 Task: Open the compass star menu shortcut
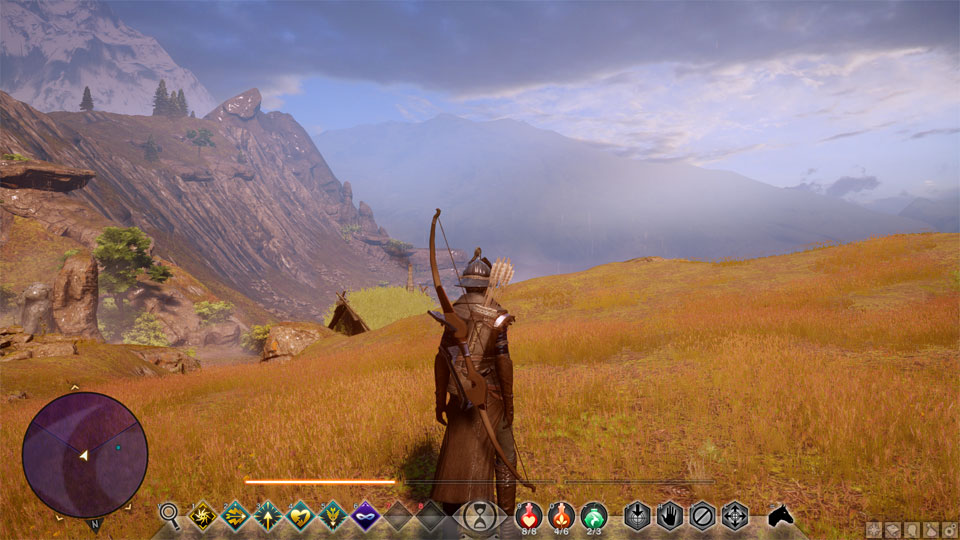(x=873, y=529)
